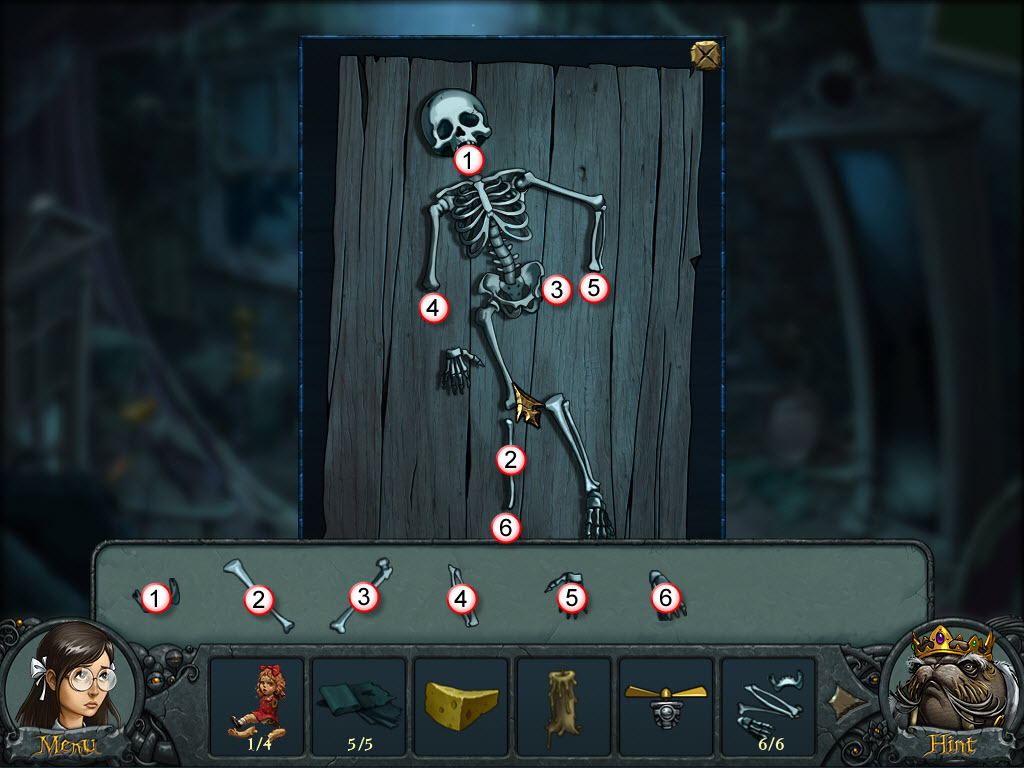Select the red-haired doll inventory slot

pyautogui.click(x=256, y=703)
